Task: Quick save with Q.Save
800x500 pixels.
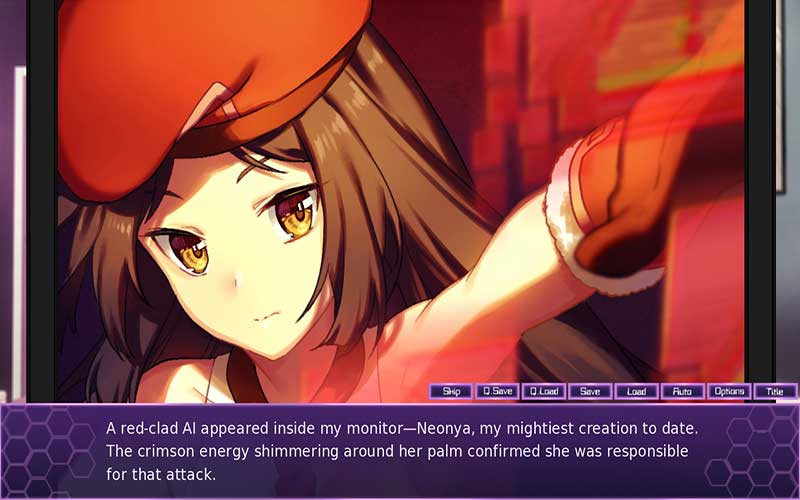Action: point(497,392)
